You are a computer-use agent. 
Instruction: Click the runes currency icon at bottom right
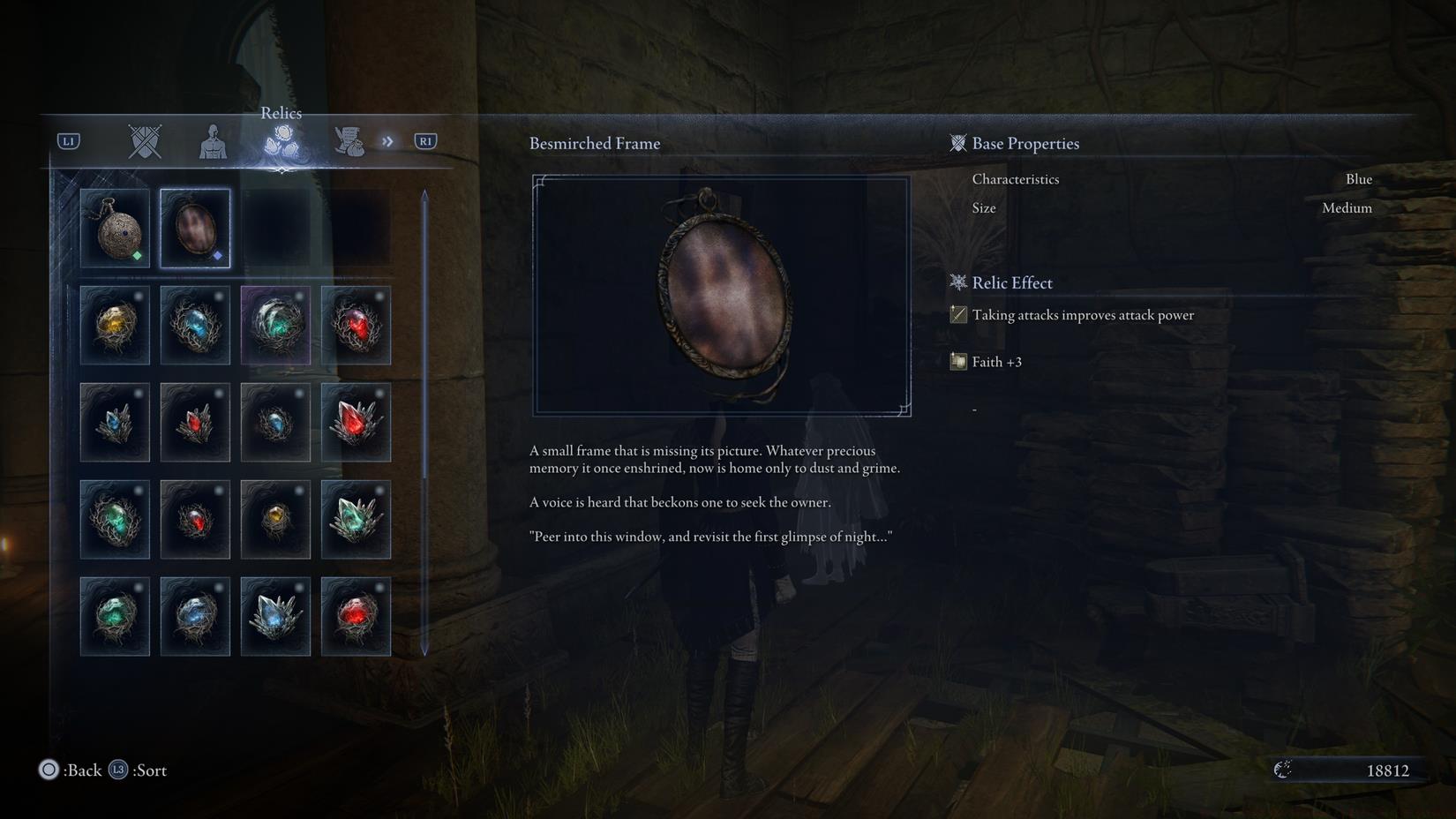pos(1284,769)
